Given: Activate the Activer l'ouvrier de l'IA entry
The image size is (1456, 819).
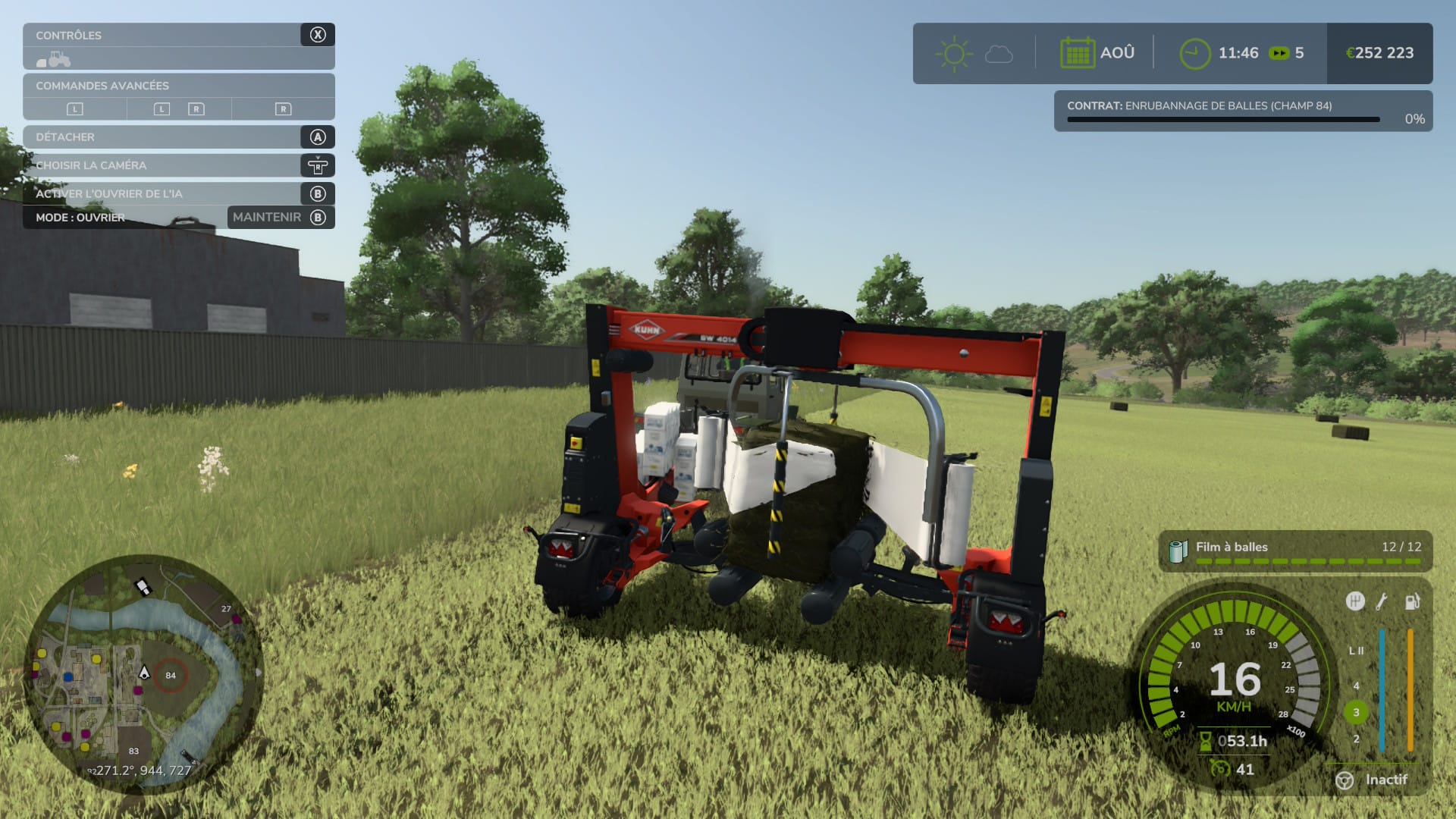Looking at the screenshot, I should pyautogui.click(x=178, y=193).
